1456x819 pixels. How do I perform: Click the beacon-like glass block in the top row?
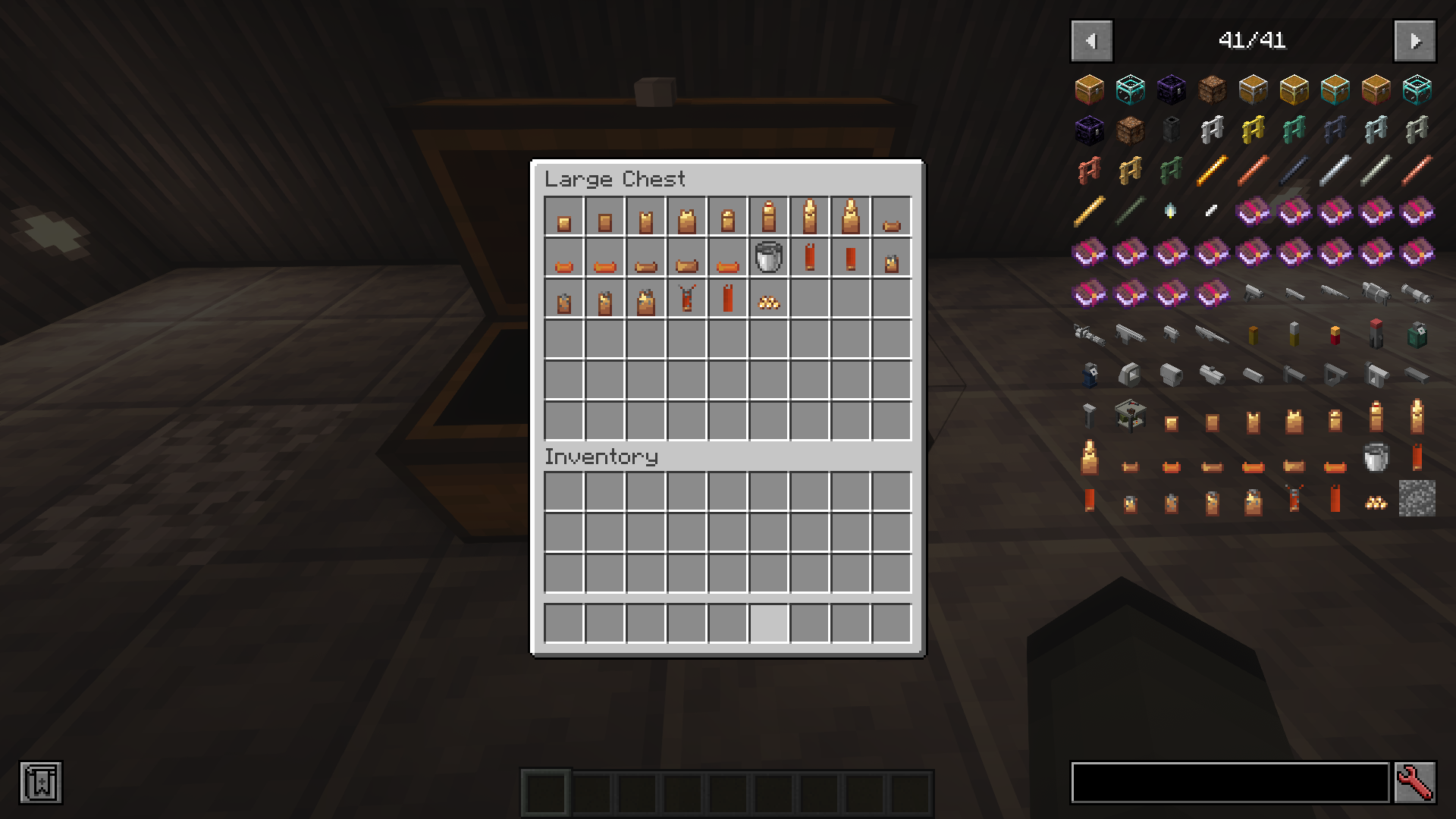(1130, 89)
